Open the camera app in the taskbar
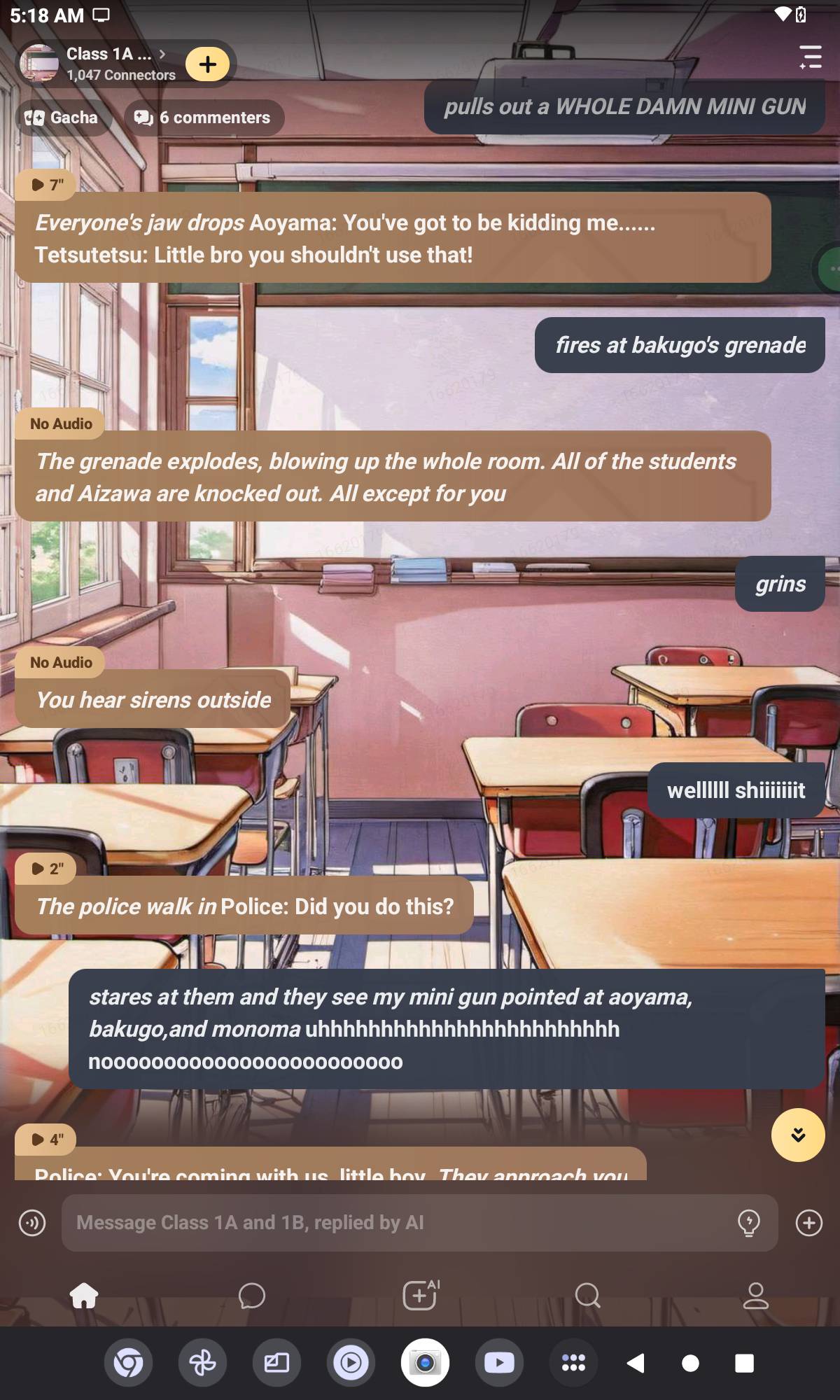840x1400 pixels. click(425, 1363)
